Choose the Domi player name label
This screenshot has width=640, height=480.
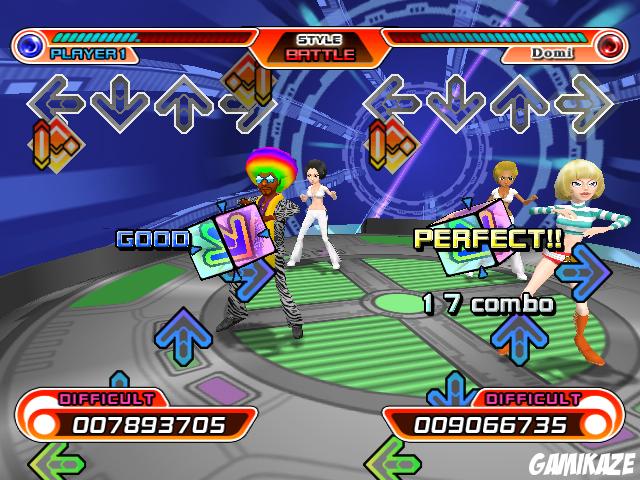(x=552, y=53)
